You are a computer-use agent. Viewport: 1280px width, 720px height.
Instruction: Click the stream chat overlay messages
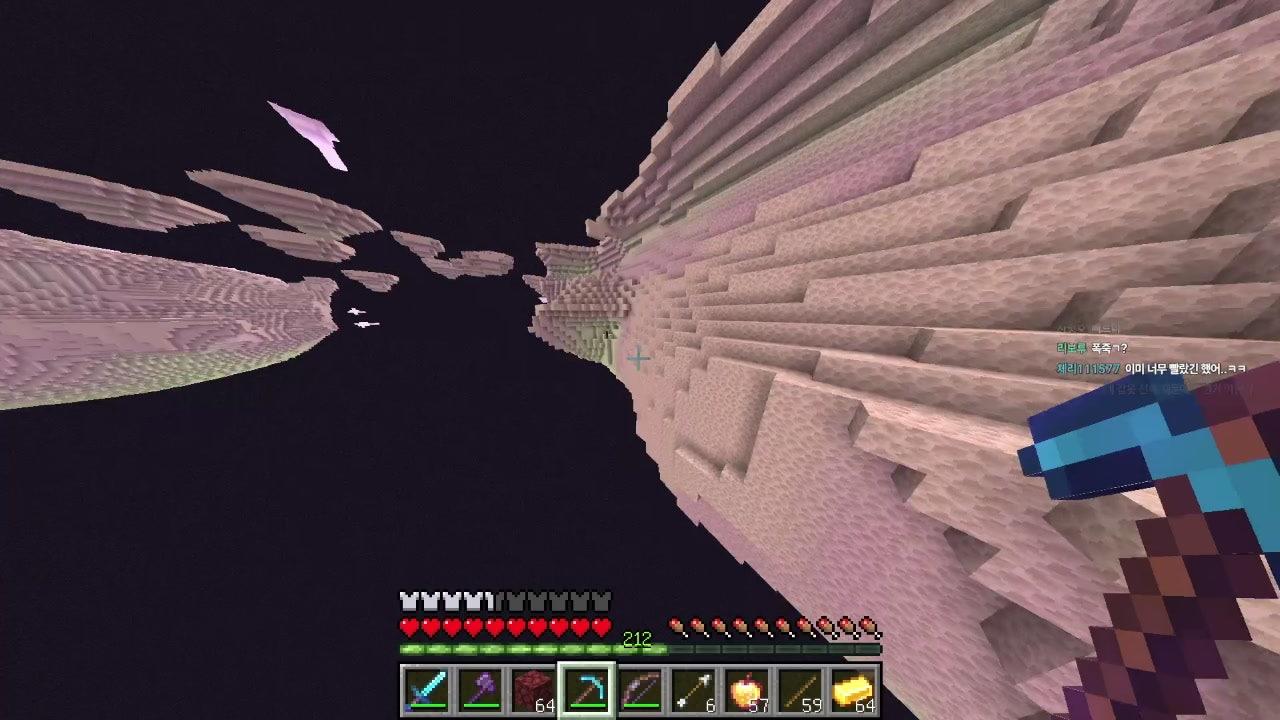[x=1150, y=359]
